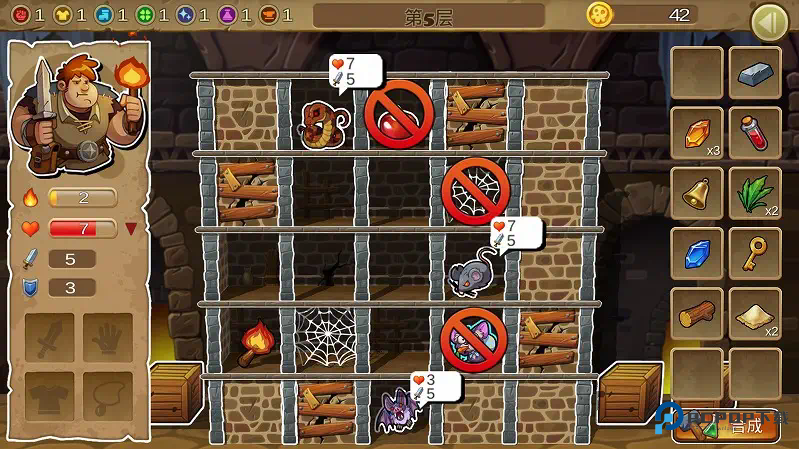The height and width of the screenshot is (449, 799).
Task: Pick the golden bell item
Action: (696, 192)
